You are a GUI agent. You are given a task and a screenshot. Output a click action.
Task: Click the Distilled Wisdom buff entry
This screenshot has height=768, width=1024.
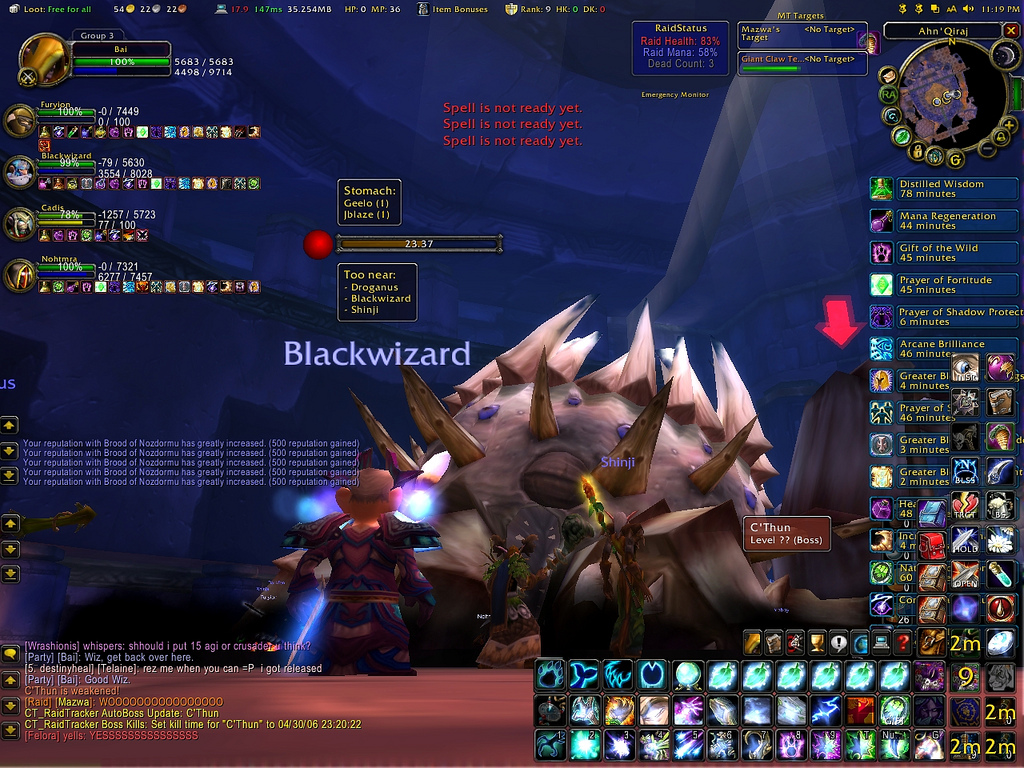[x=940, y=189]
